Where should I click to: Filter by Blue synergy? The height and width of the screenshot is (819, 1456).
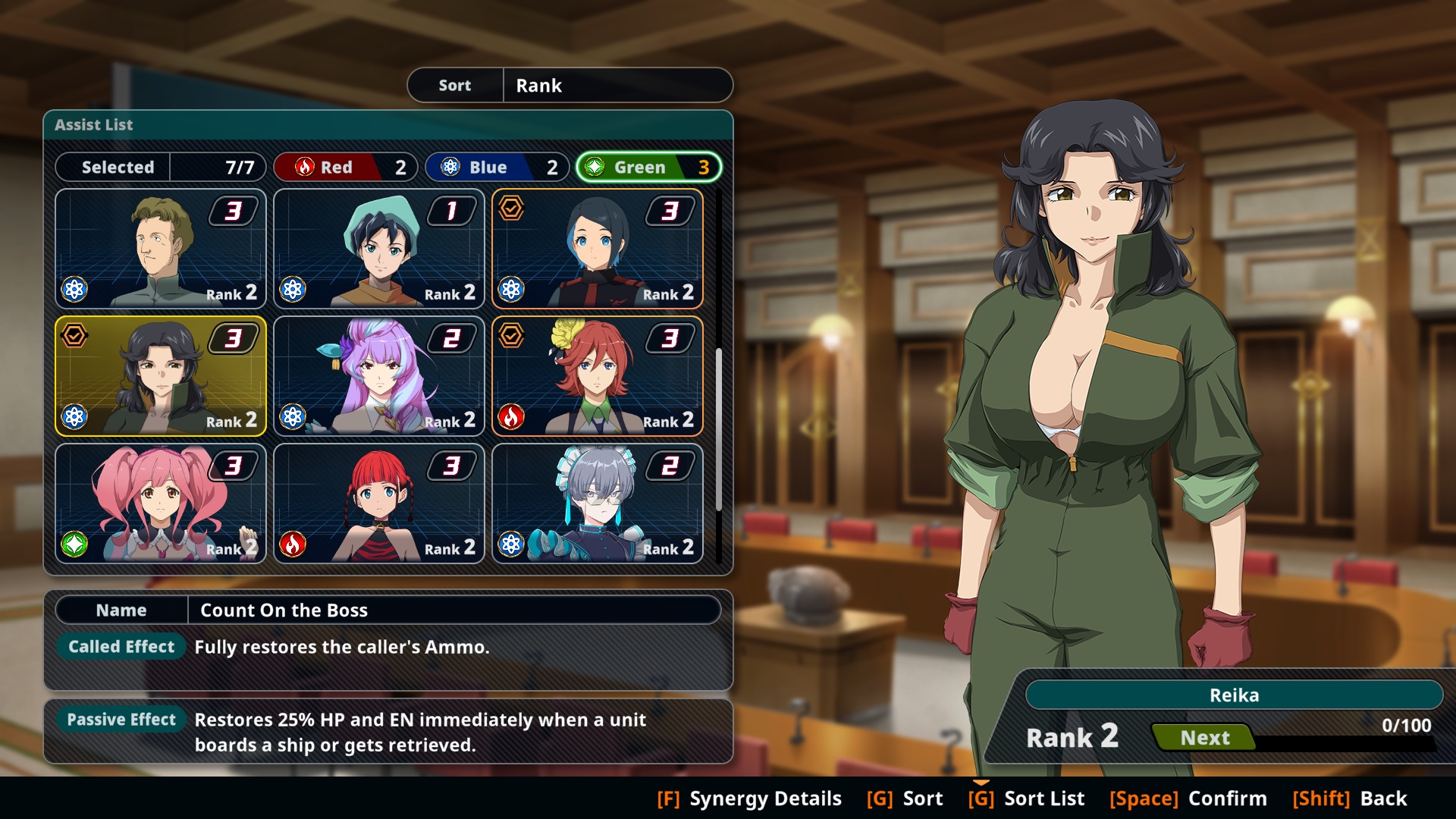[497, 167]
